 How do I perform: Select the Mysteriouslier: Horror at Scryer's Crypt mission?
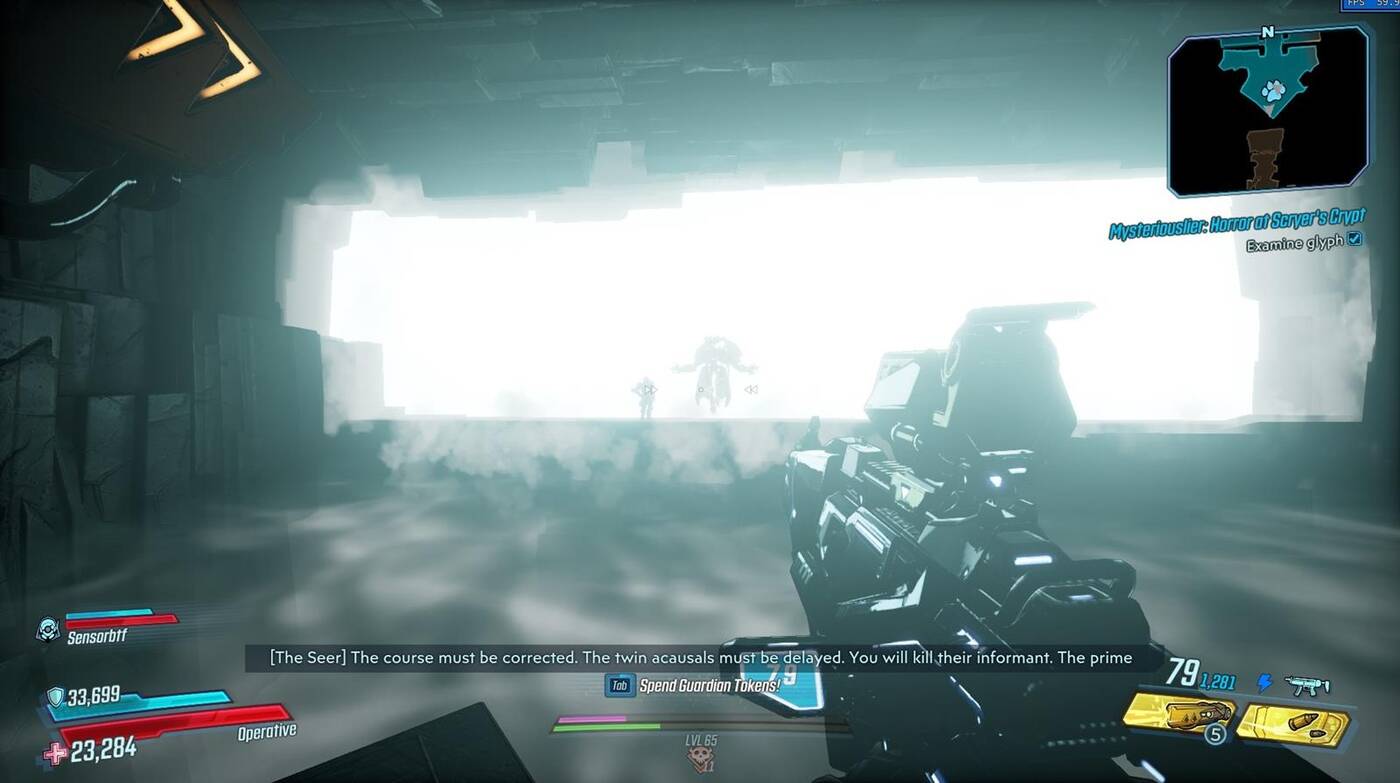pyautogui.click(x=1236, y=225)
